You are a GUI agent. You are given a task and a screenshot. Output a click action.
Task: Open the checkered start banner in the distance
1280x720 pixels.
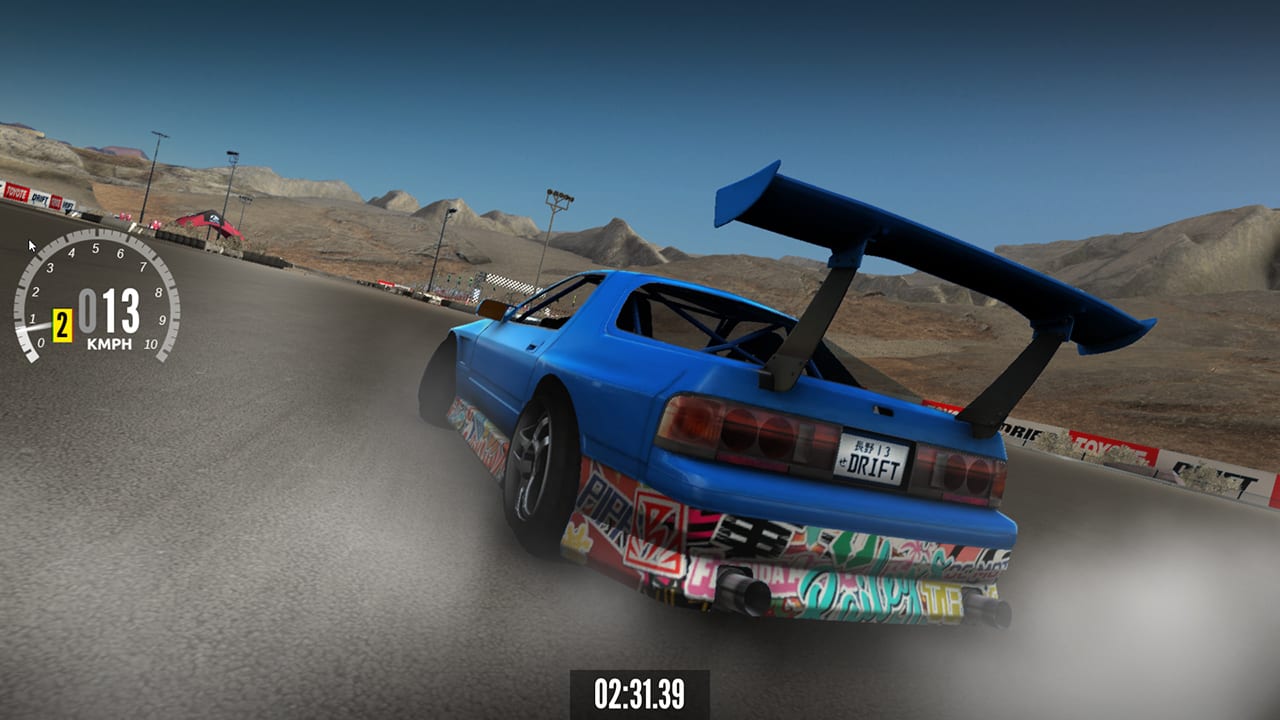click(504, 284)
